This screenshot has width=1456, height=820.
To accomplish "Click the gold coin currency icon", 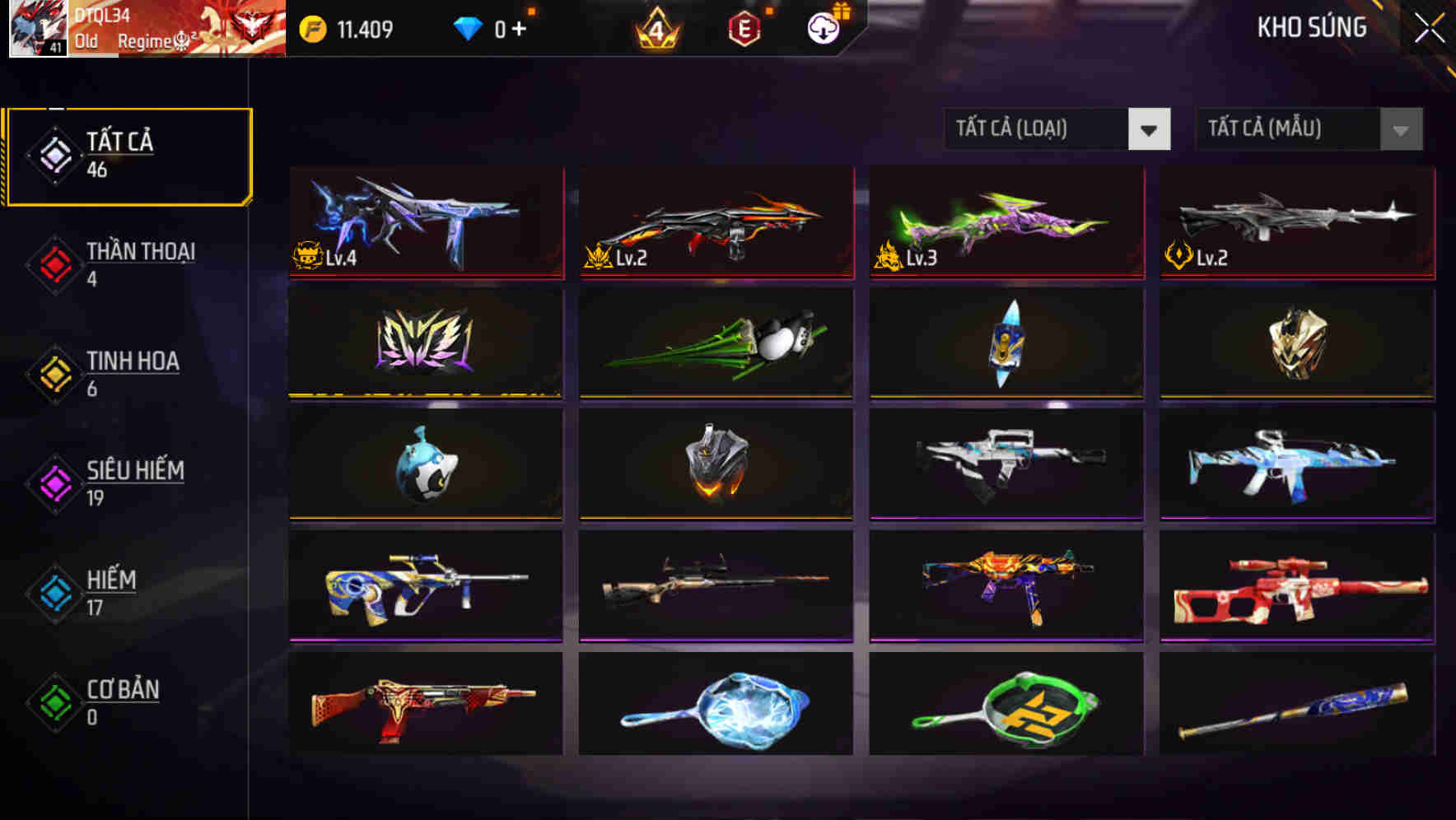I will (x=308, y=27).
